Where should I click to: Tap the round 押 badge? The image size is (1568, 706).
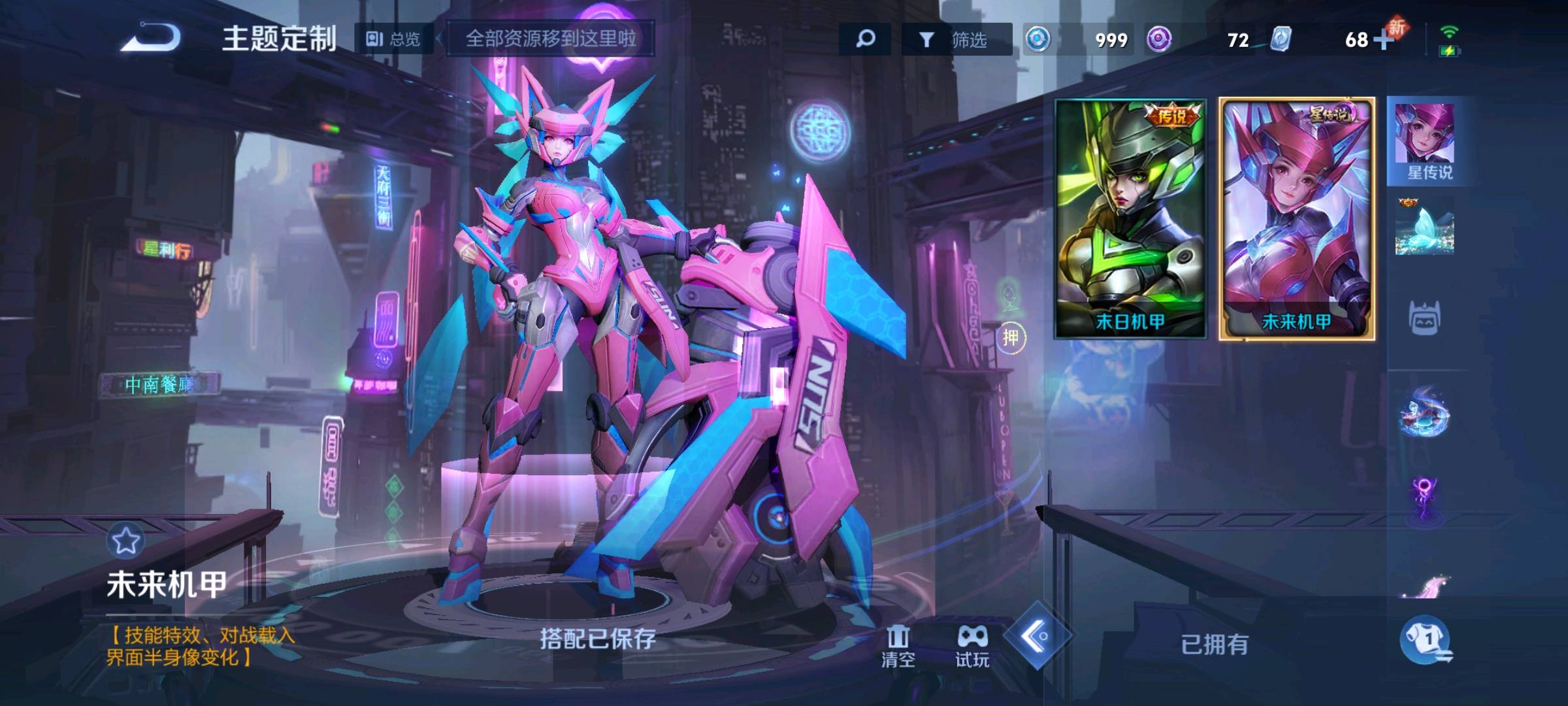click(x=1011, y=337)
